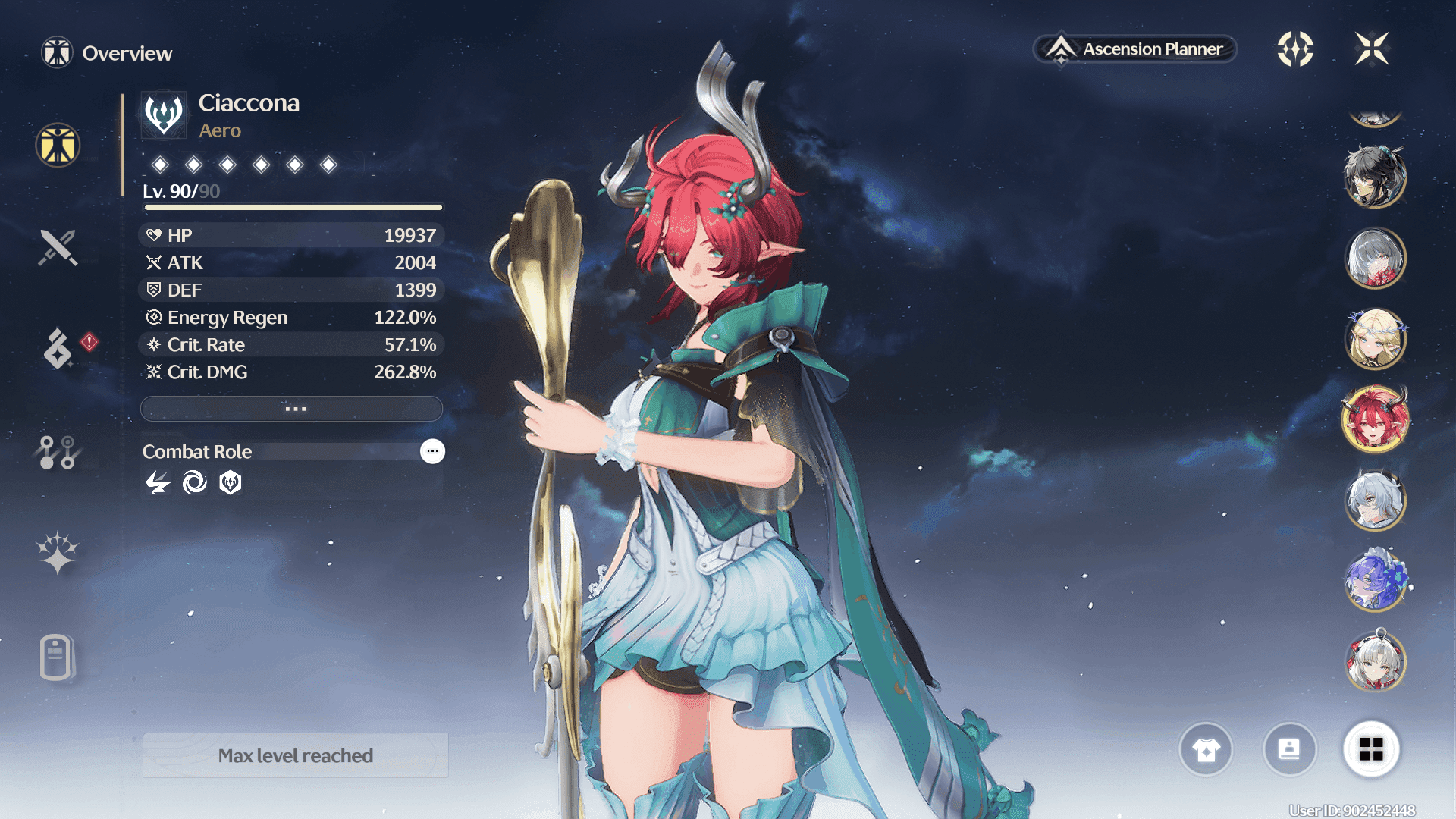Open the Ascension Planner
1456x819 pixels.
click(1136, 49)
